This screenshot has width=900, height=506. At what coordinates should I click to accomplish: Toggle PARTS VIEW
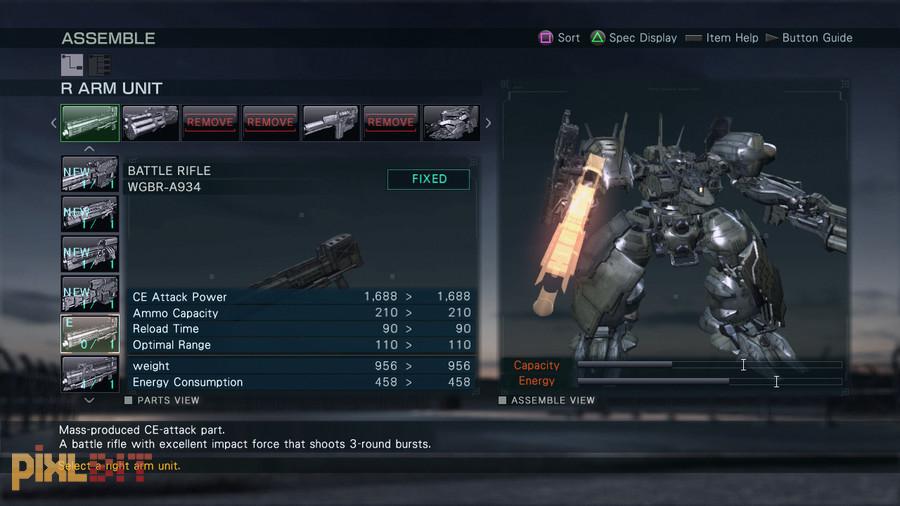coord(161,400)
